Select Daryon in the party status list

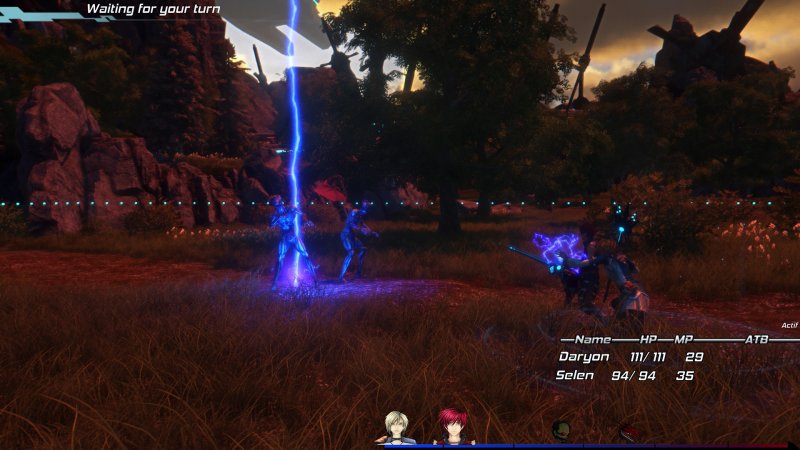click(x=583, y=357)
